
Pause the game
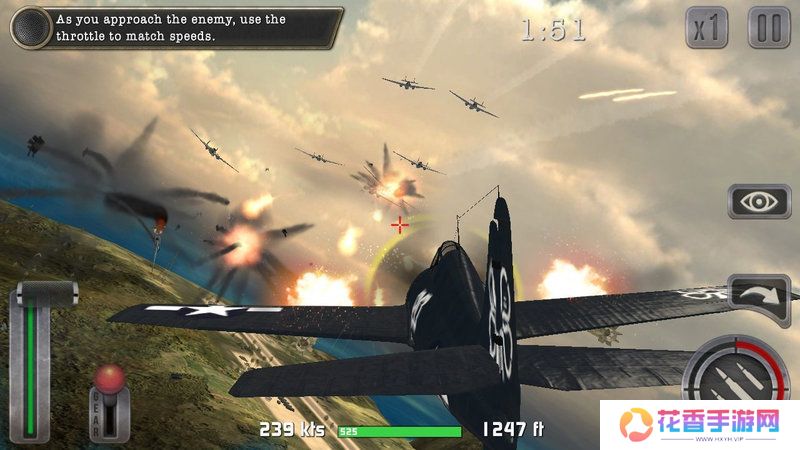768,28
